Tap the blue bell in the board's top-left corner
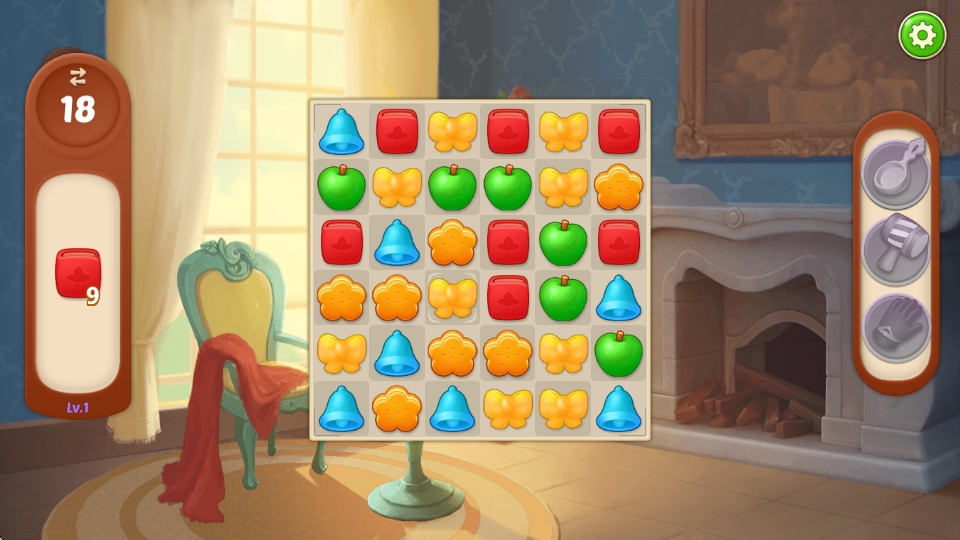 point(341,131)
